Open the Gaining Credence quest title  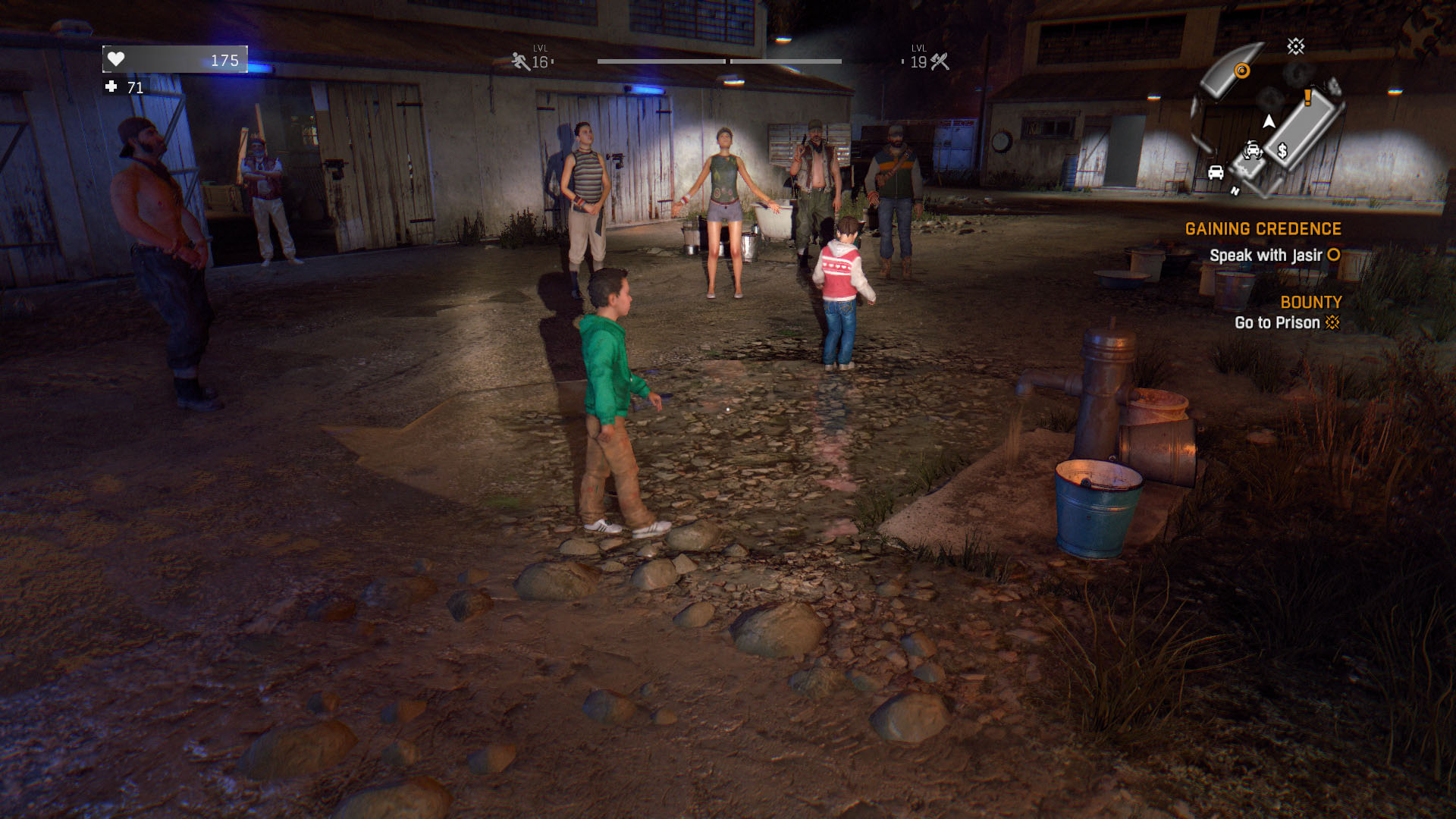(x=1263, y=229)
